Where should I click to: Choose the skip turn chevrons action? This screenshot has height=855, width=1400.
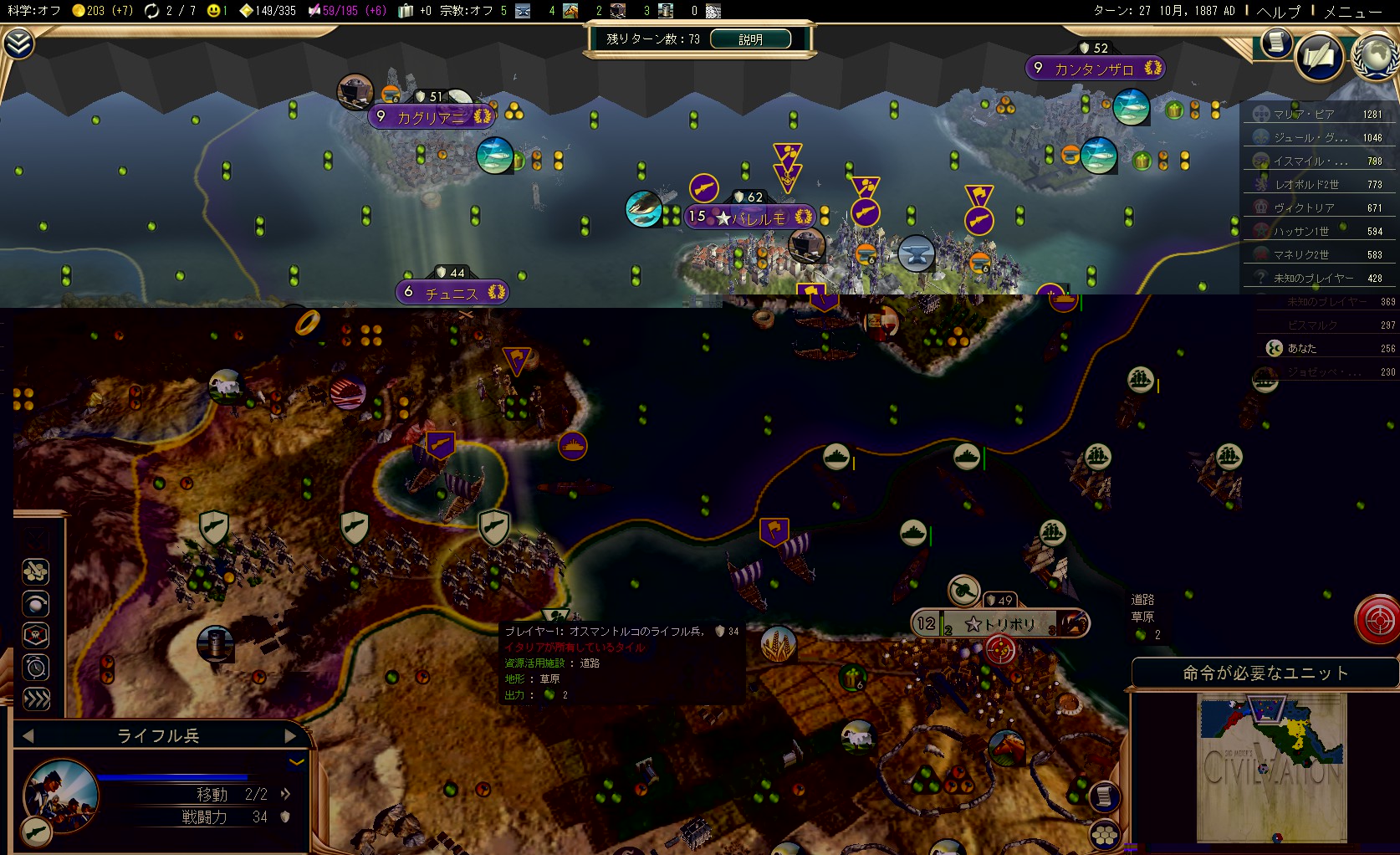coord(36,699)
